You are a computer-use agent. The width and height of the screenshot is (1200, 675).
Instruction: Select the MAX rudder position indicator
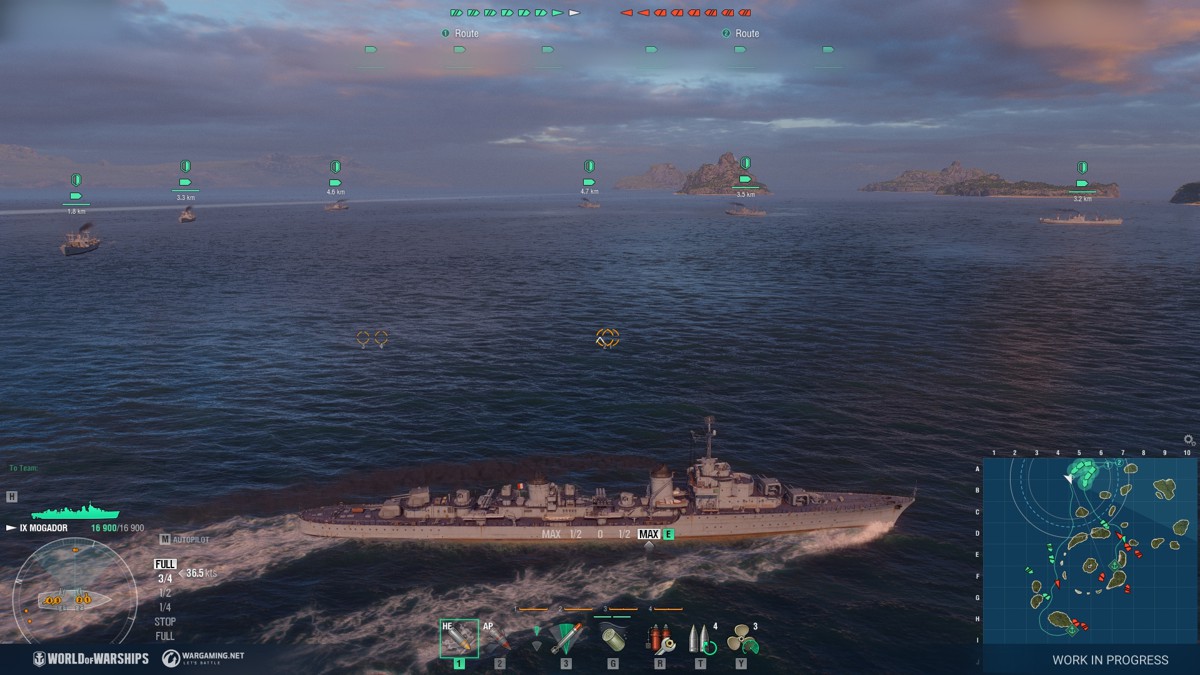(649, 534)
